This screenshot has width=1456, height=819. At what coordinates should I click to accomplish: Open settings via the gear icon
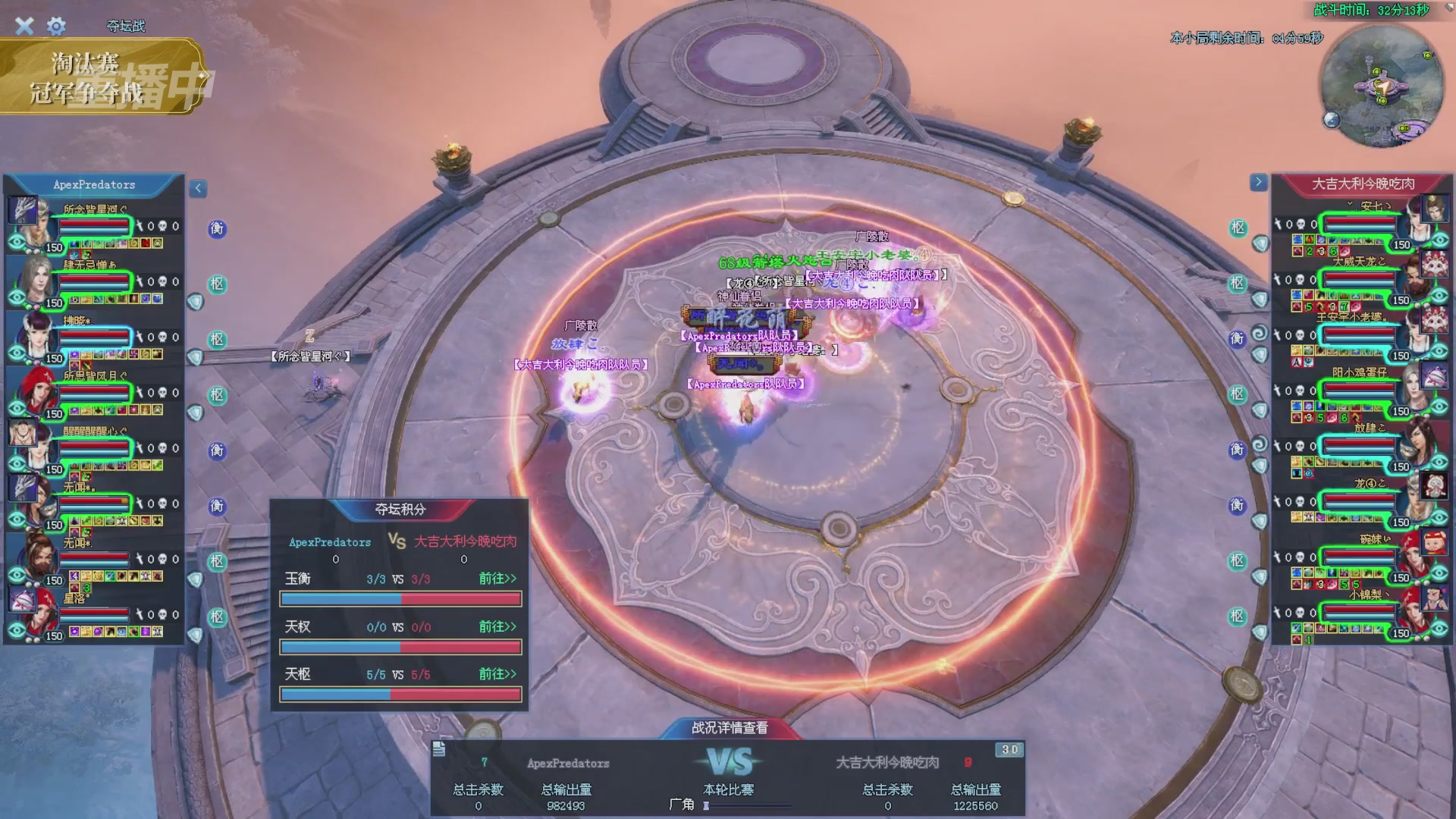tap(56, 27)
